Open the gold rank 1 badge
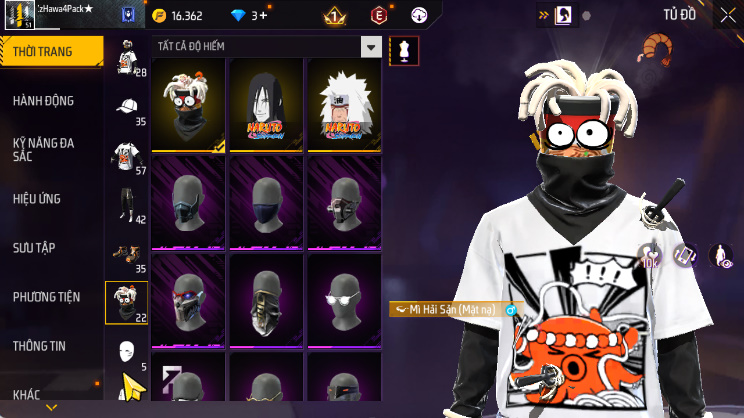Screen dimensions: 744x418 tap(334, 16)
